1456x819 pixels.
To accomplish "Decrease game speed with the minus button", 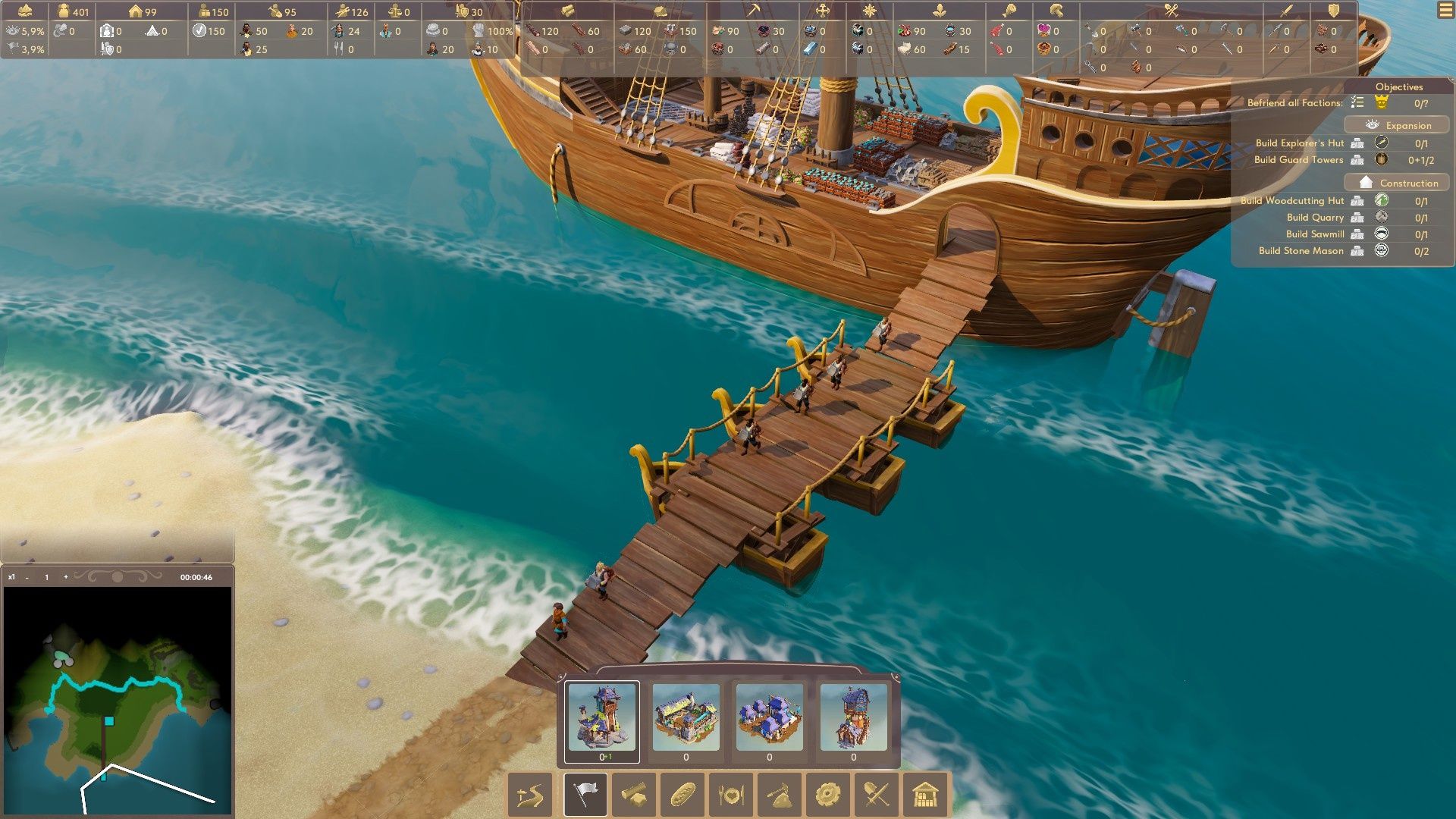I will 27,577.
